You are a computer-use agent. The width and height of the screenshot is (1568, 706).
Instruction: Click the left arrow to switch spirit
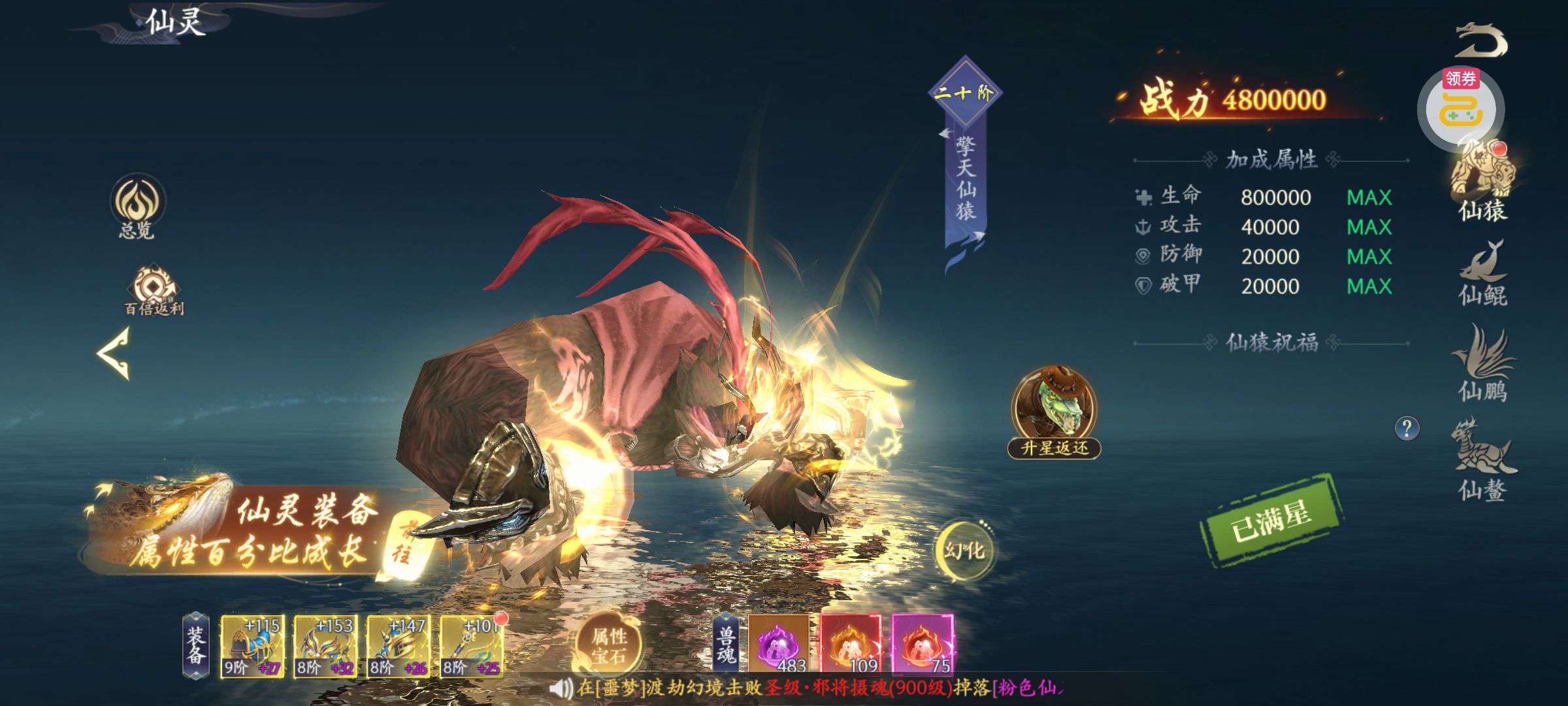[x=115, y=353]
